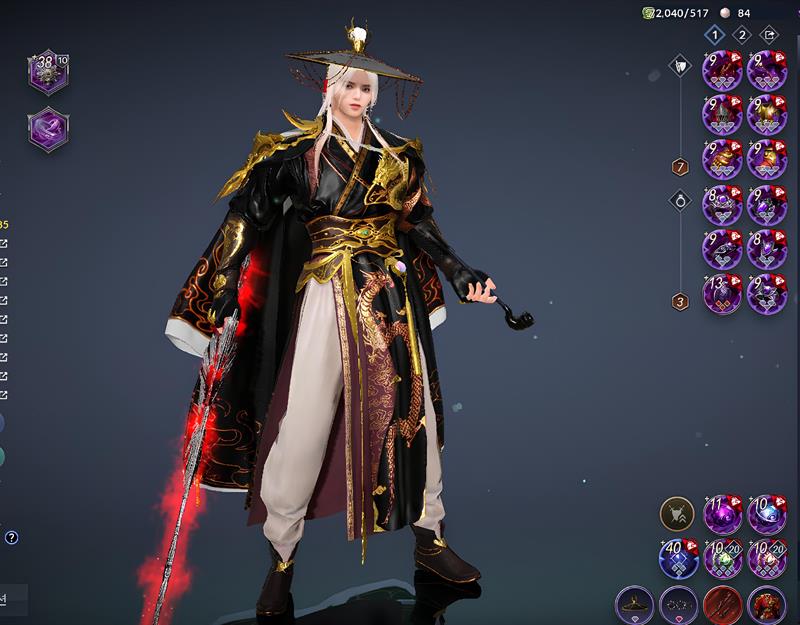Screen dimensions: 800x625
Task: Select the armor category diamond icon
Action: (x=680, y=67)
